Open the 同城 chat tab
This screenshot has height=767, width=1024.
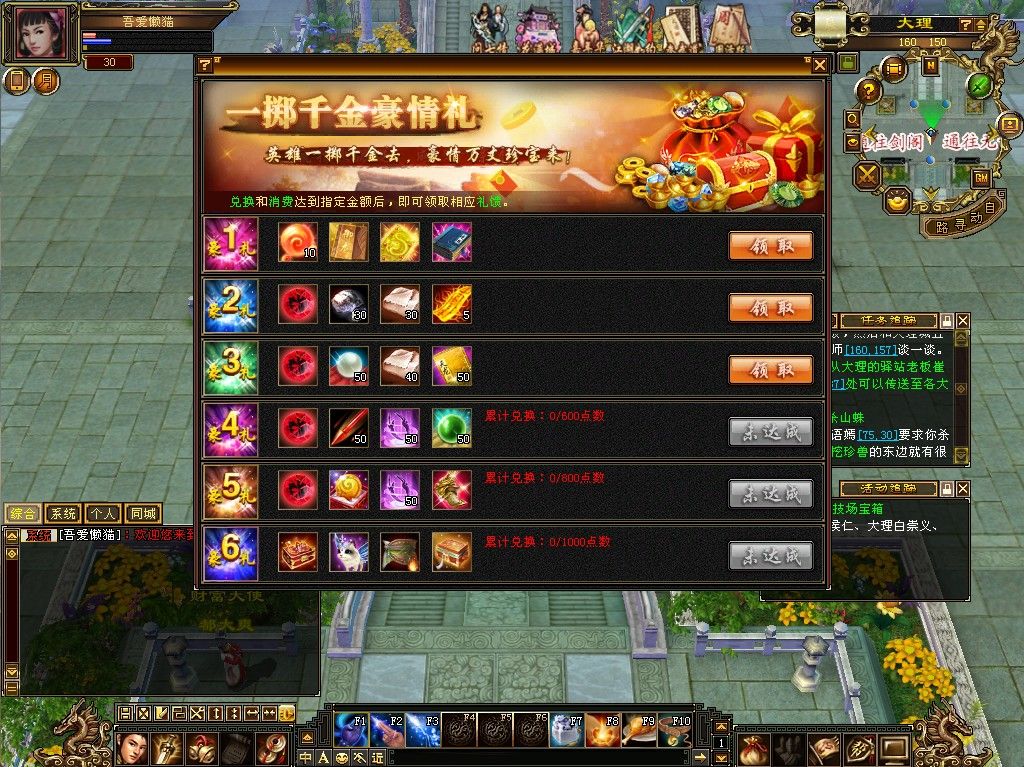[x=143, y=514]
